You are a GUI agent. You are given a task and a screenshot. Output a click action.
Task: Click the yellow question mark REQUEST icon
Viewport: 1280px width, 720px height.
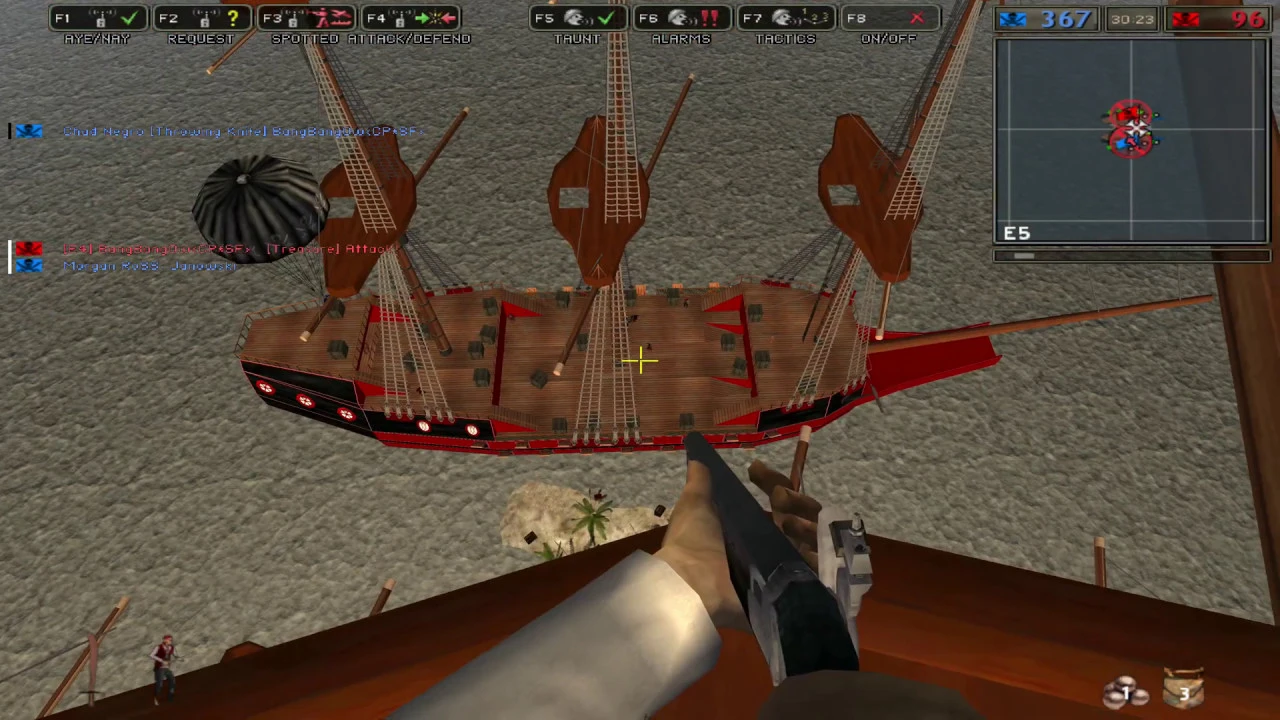[232, 18]
